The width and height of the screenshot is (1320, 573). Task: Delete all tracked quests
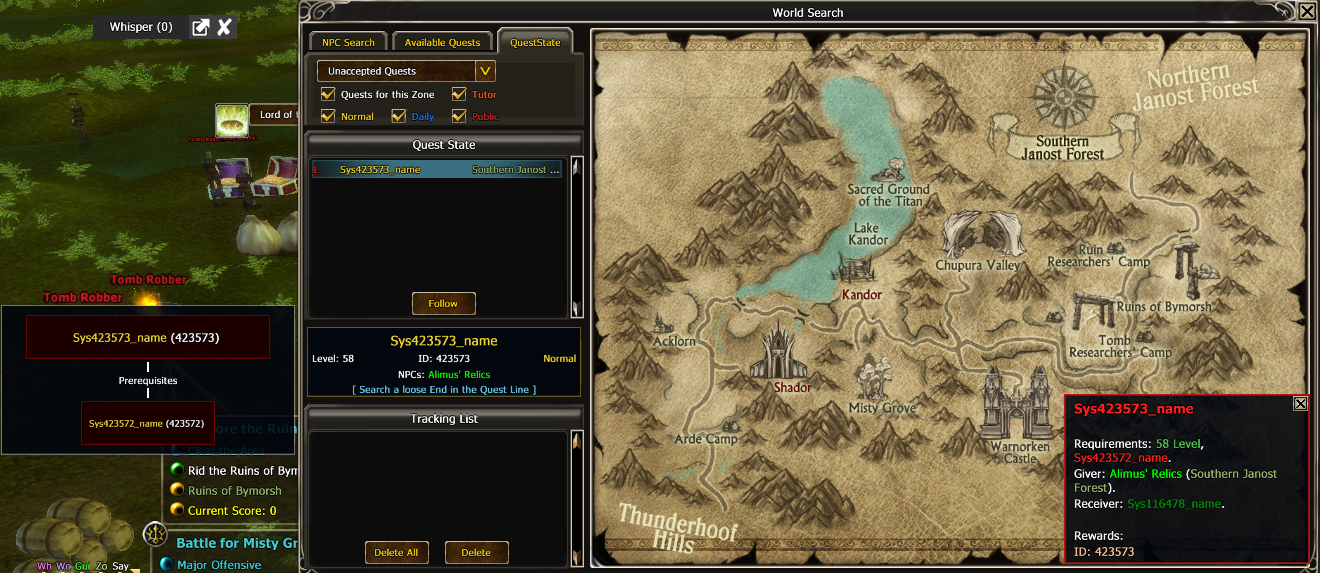coord(396,552)
